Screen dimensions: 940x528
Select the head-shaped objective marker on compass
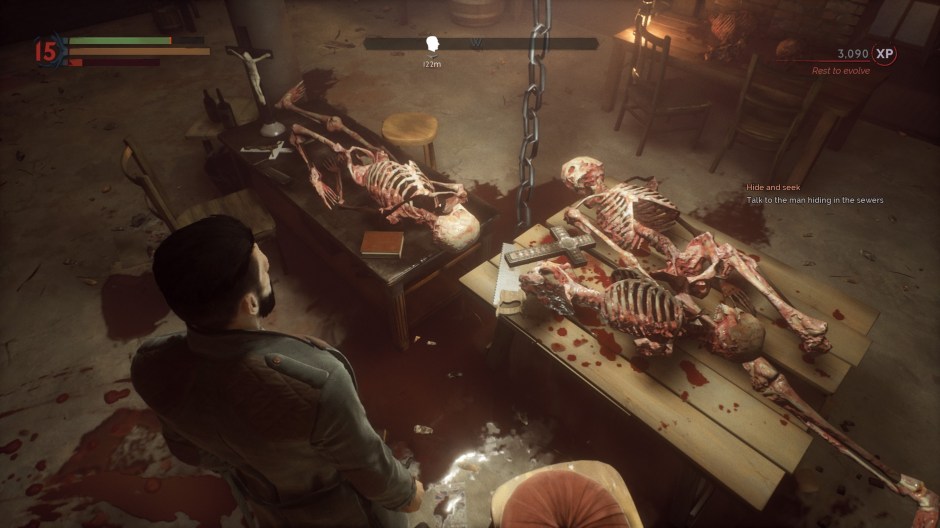point(433,44)
